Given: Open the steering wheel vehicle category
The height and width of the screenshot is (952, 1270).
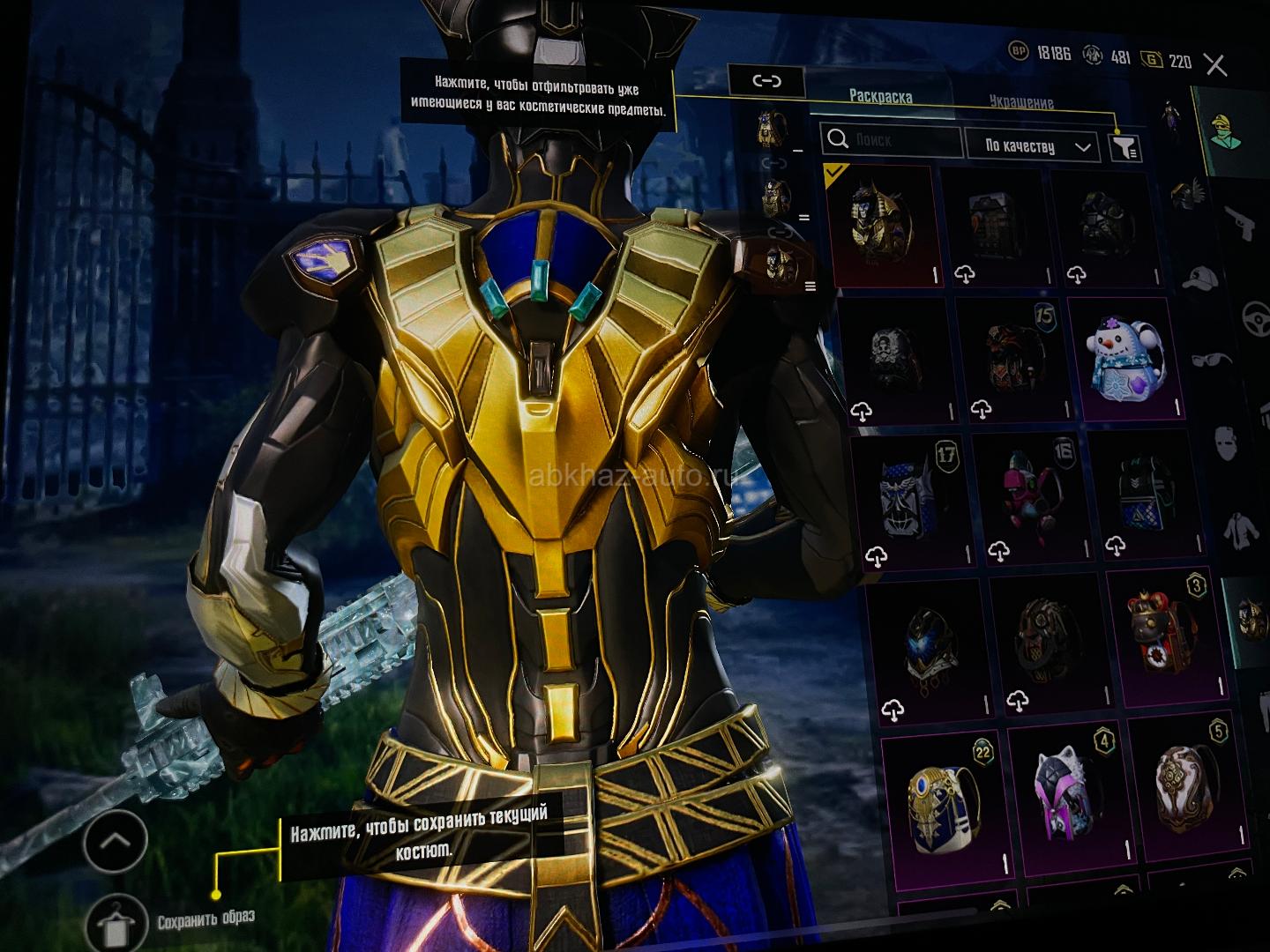Looking at the screenshot, I should tap(1254, 317).
